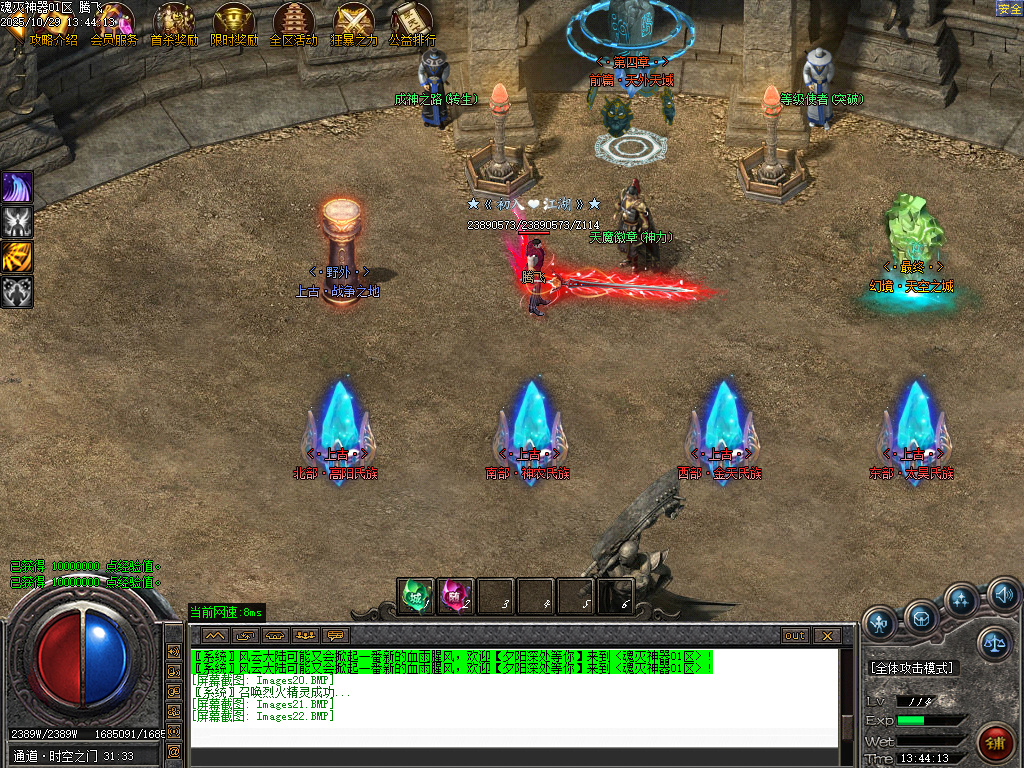Viewport: 1024px width, 768px height.
Task: Switch the 全体攻击模式 attack mode label
Action: 913,668
